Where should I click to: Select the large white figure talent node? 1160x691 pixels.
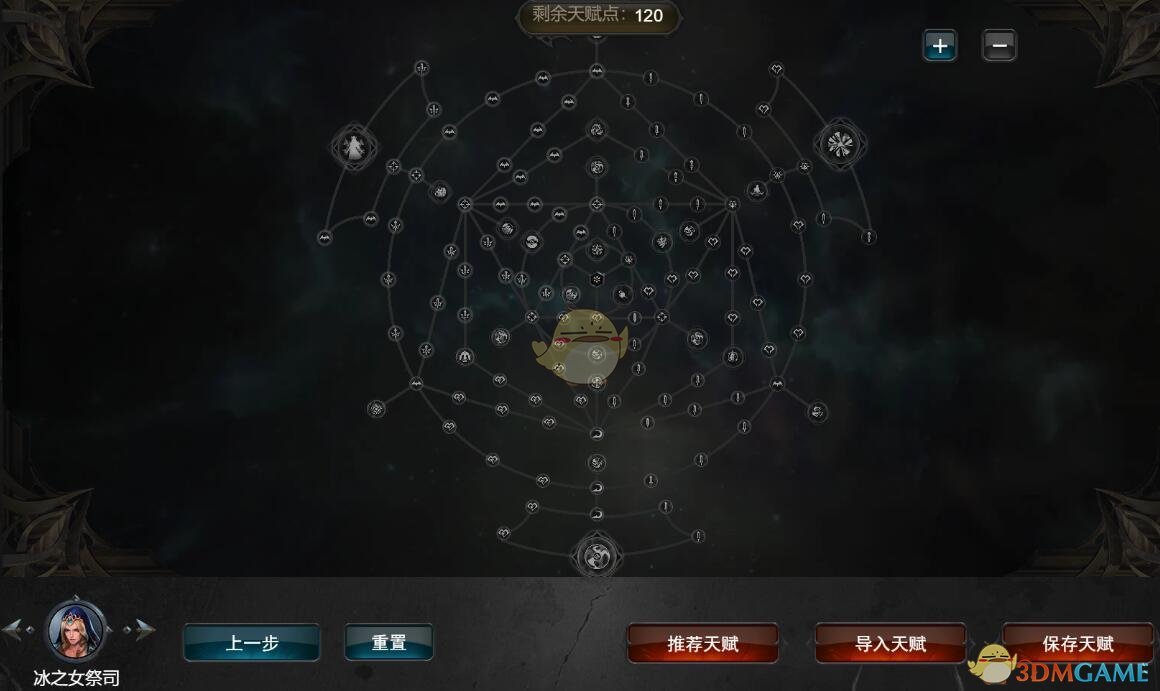(354, 147)
